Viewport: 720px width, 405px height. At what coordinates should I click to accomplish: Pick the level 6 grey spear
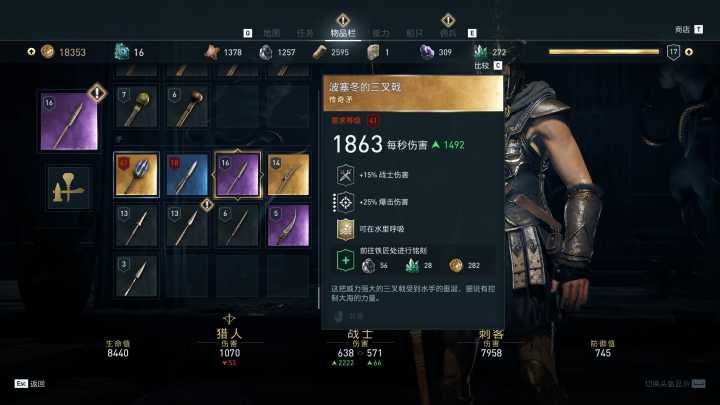click(x=238, y=226)
